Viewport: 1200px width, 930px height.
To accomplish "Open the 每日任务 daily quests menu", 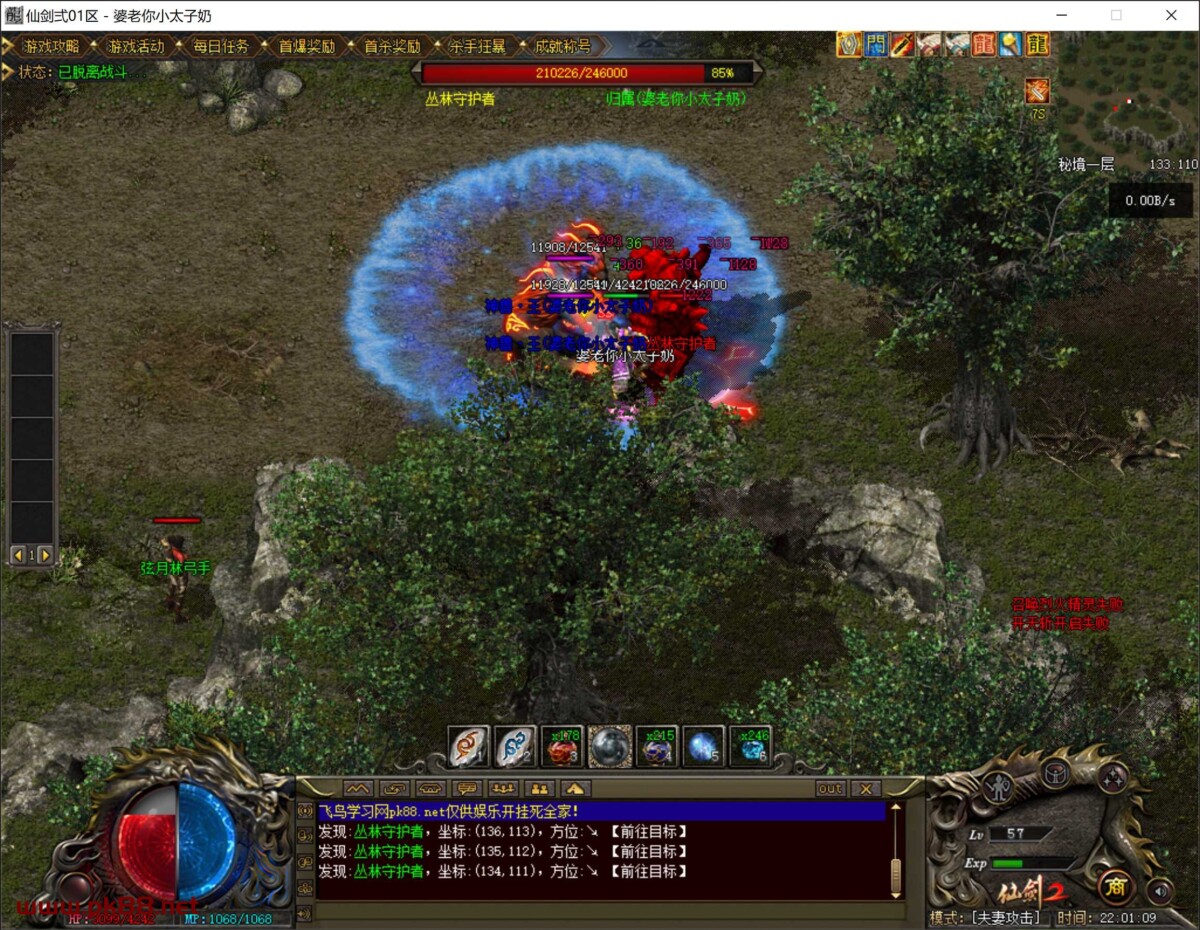I will pyautogui.click(x=221, y=46).
